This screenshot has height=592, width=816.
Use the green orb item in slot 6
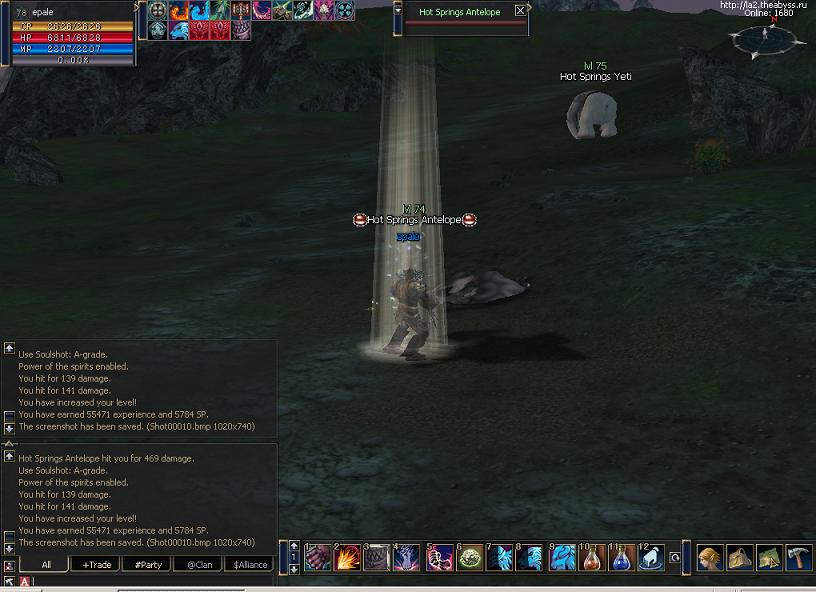pyautogui.click(x=470, y=558)
